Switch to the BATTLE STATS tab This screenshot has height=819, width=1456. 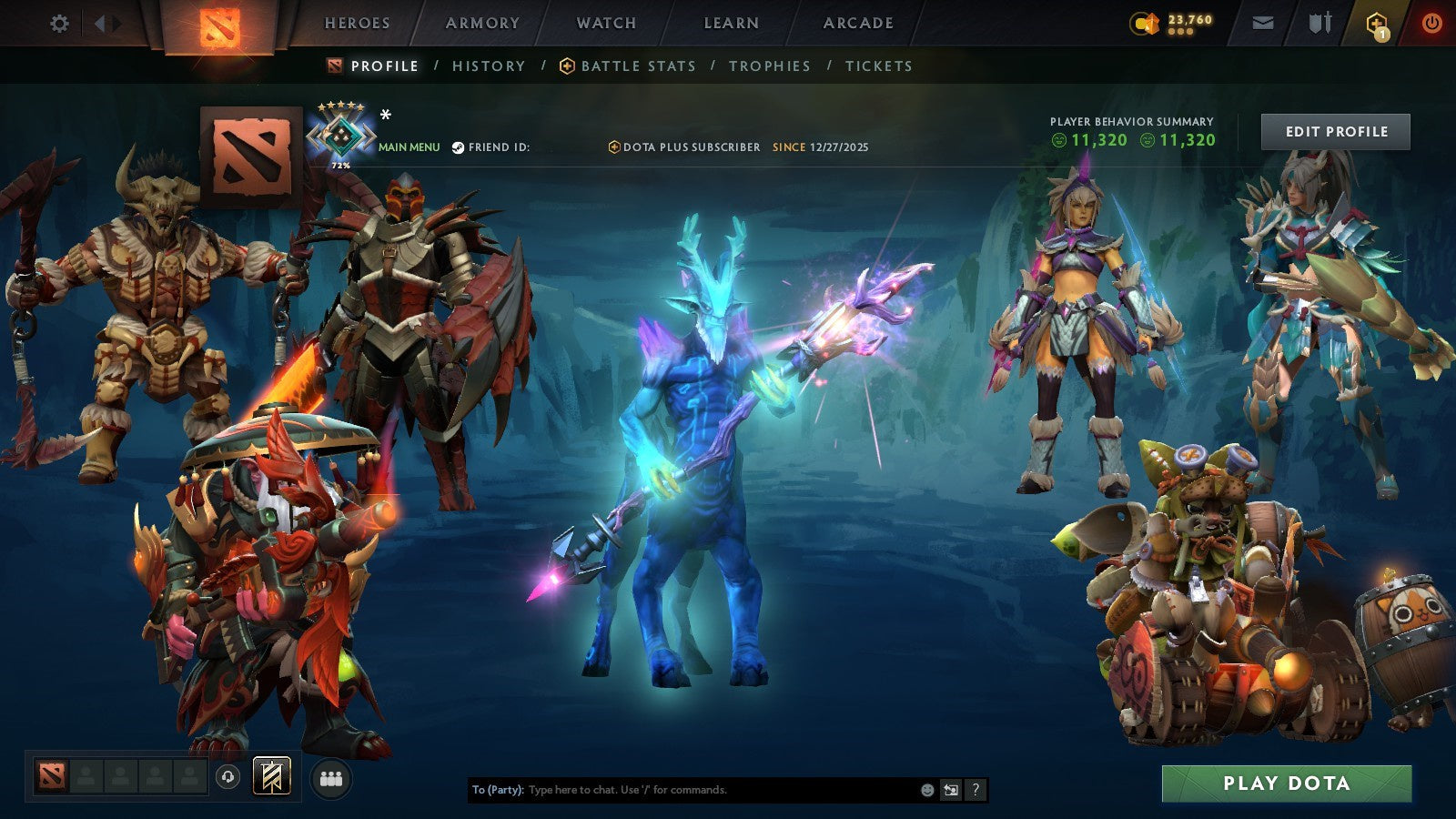(x=637, y=66)
